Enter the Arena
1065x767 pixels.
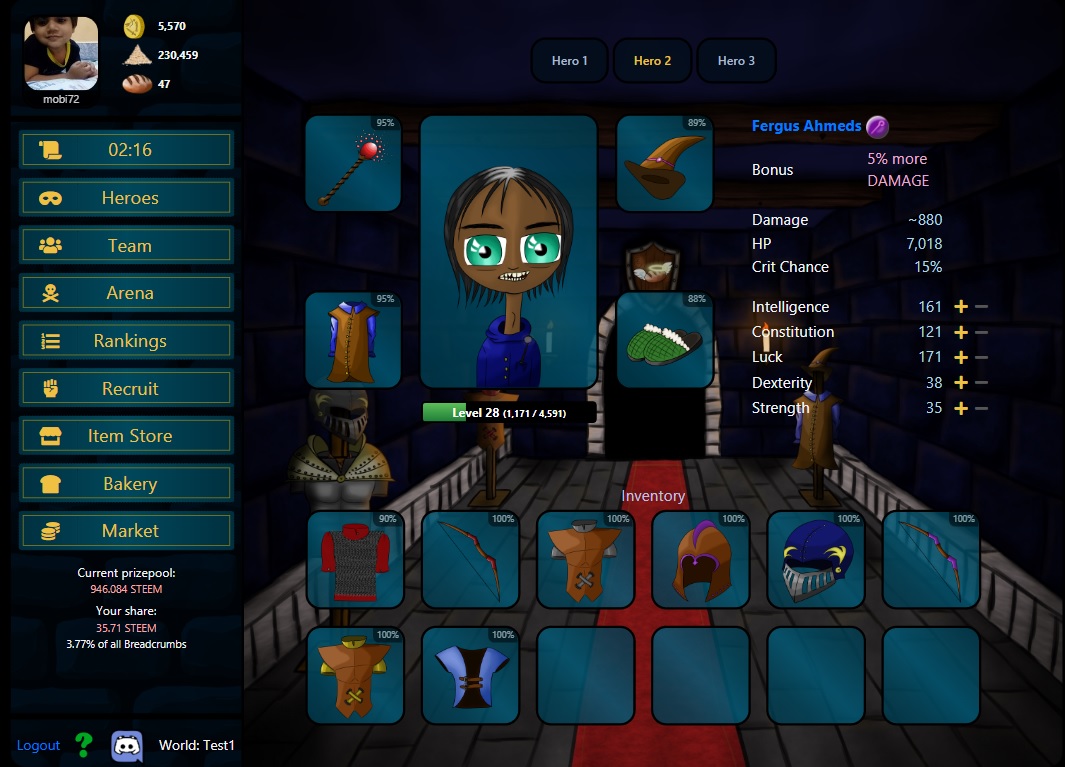point(127,293)
